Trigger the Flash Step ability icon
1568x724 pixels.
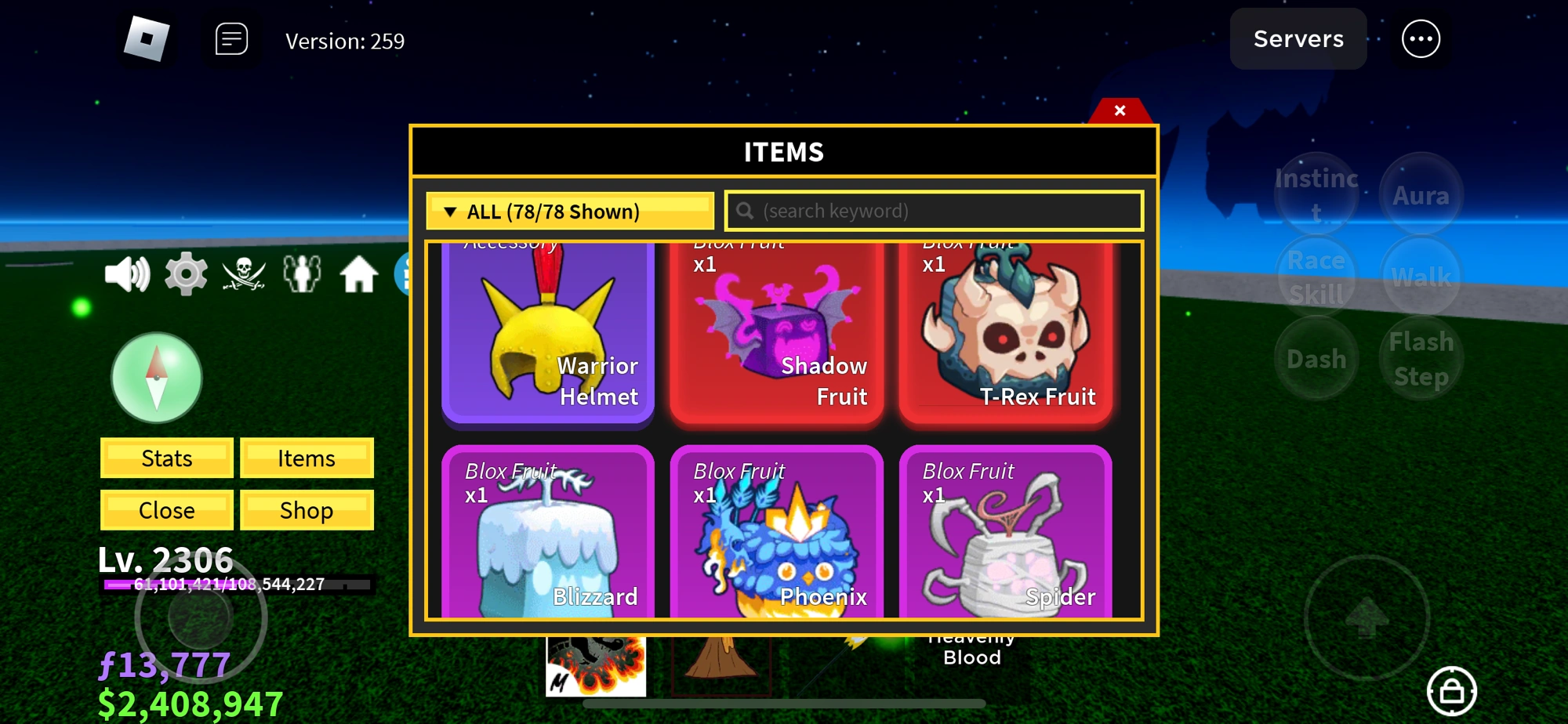(x=1420, y=359)
